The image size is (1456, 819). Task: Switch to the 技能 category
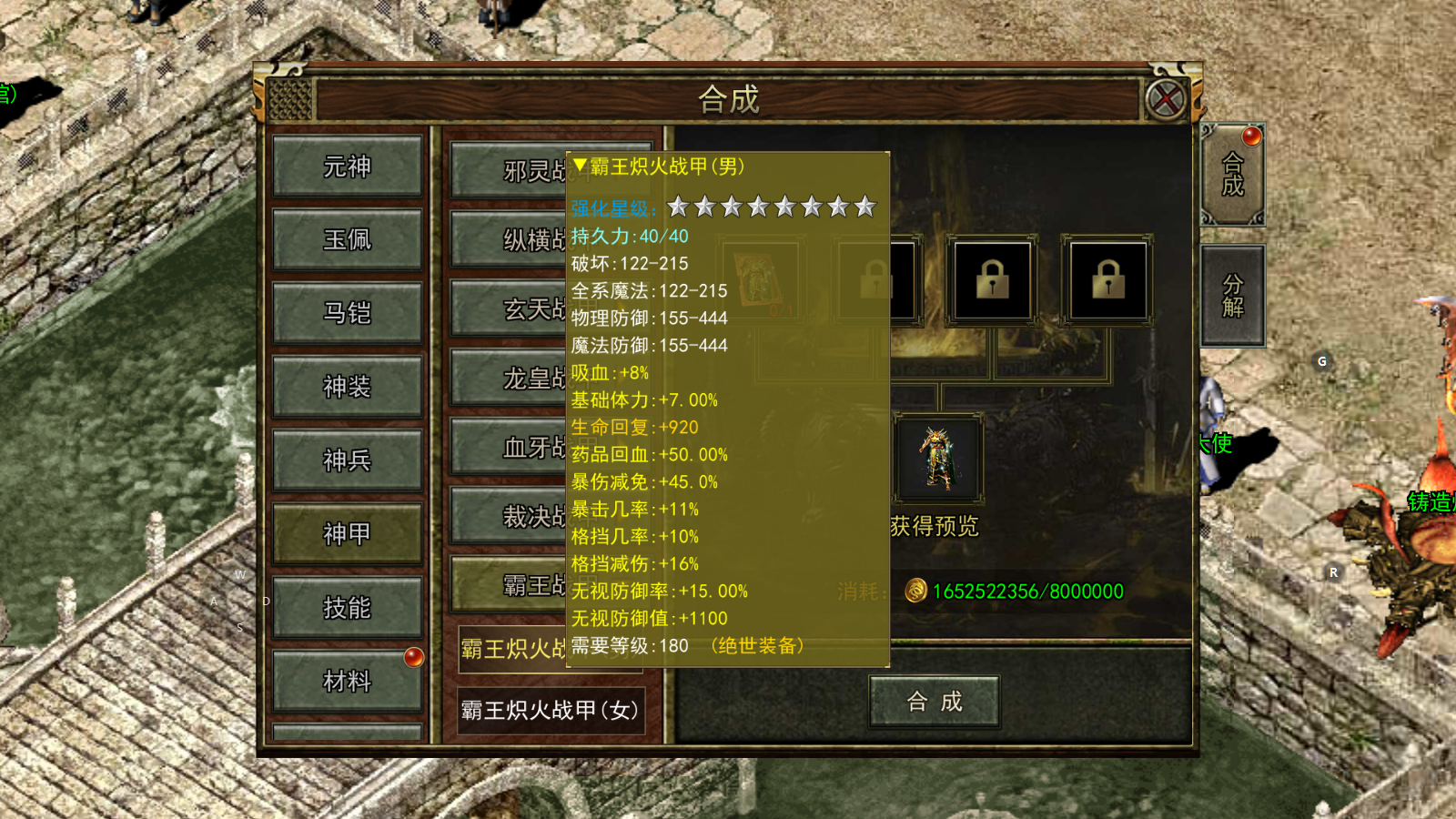[x=347, y=608]
